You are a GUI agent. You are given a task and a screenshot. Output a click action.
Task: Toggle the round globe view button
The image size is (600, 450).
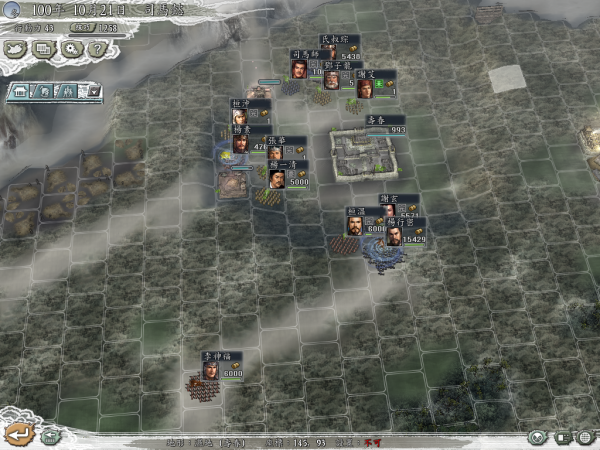[538, 437]
